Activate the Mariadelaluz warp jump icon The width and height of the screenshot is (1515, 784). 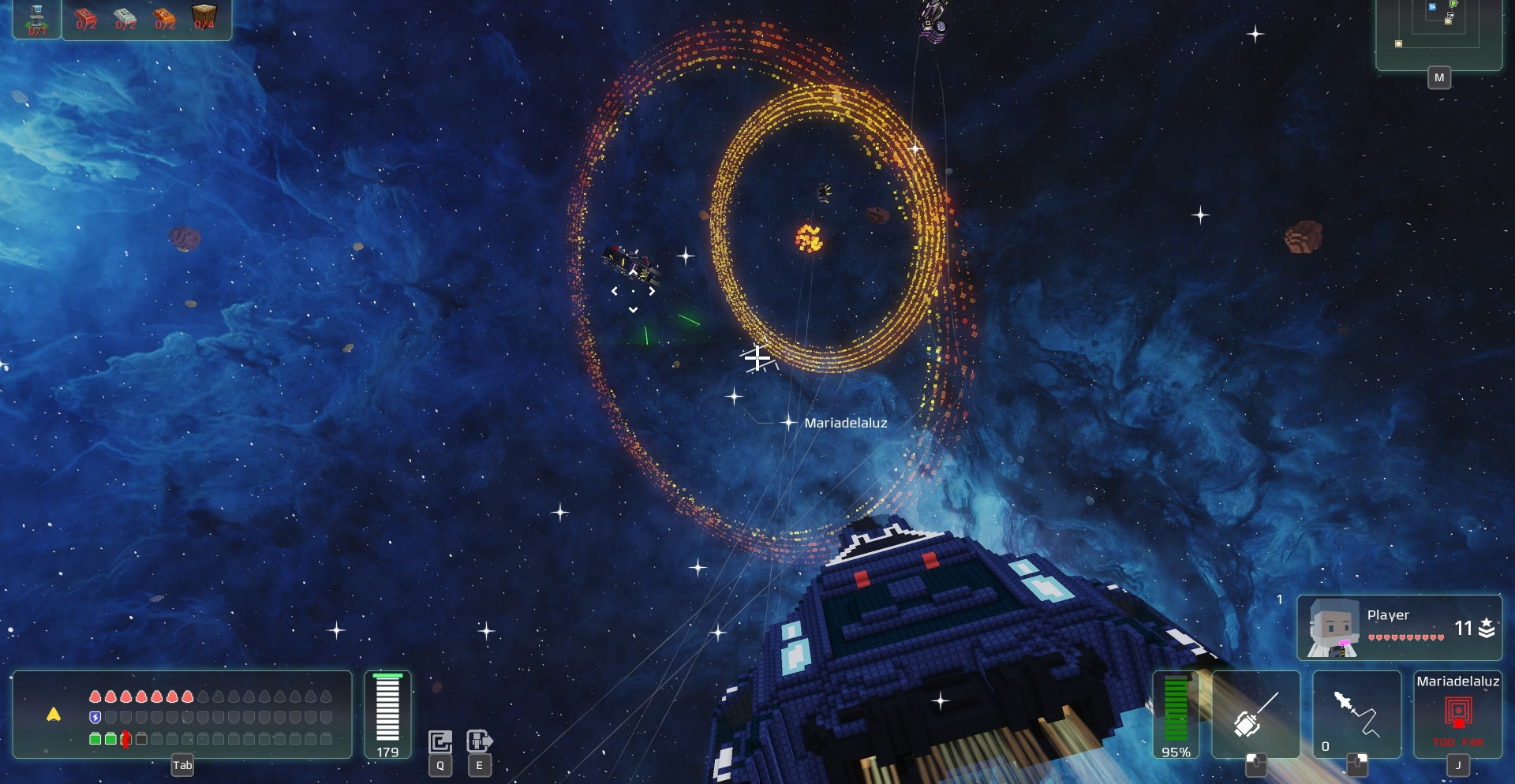1457,712
